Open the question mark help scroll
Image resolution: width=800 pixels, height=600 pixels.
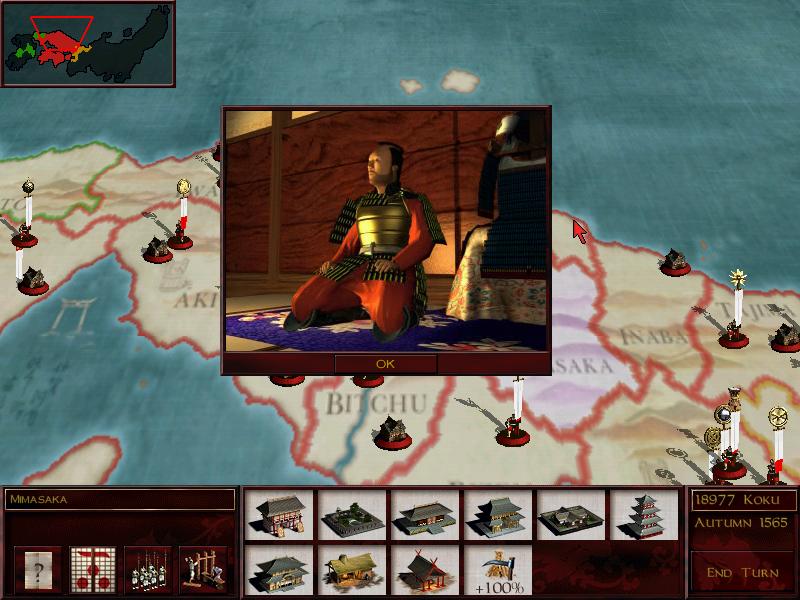coord(38,570)
